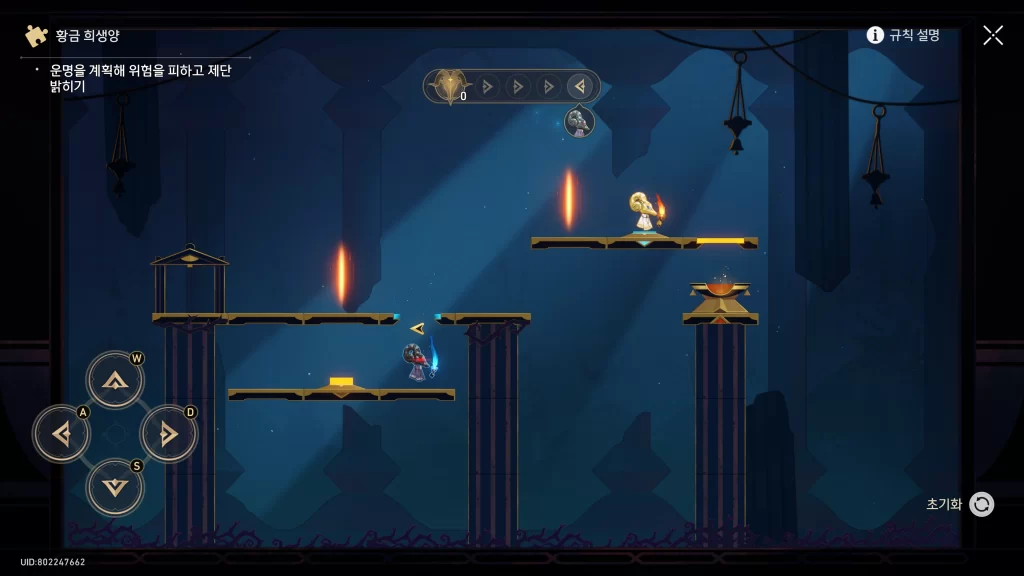Tap the S down arrow button
The width and height of the screenshot is (1024, 576).
(115, 487)
